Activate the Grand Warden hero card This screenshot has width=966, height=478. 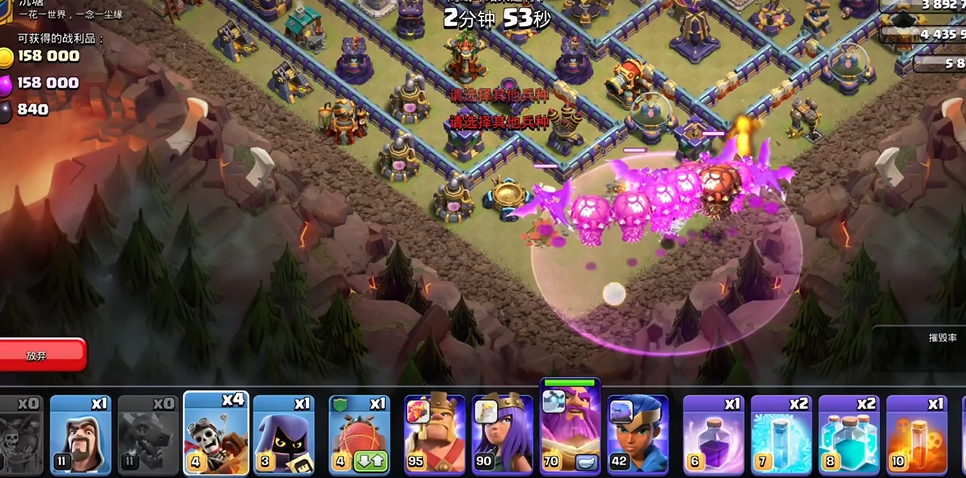(x=570, y=430)
